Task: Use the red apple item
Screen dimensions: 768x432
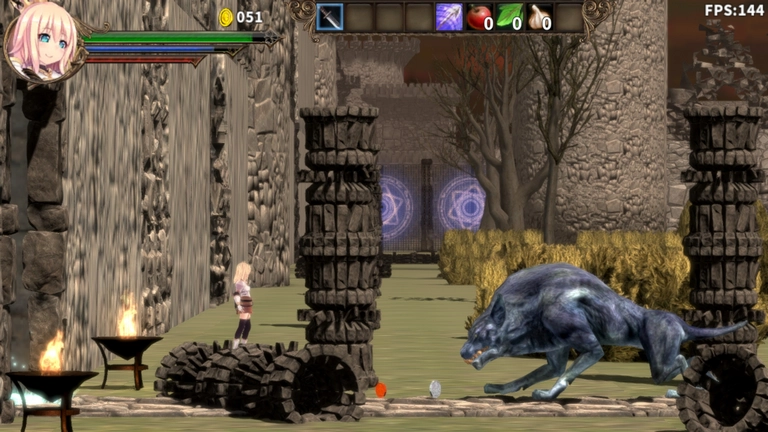Action: point(479,17)
